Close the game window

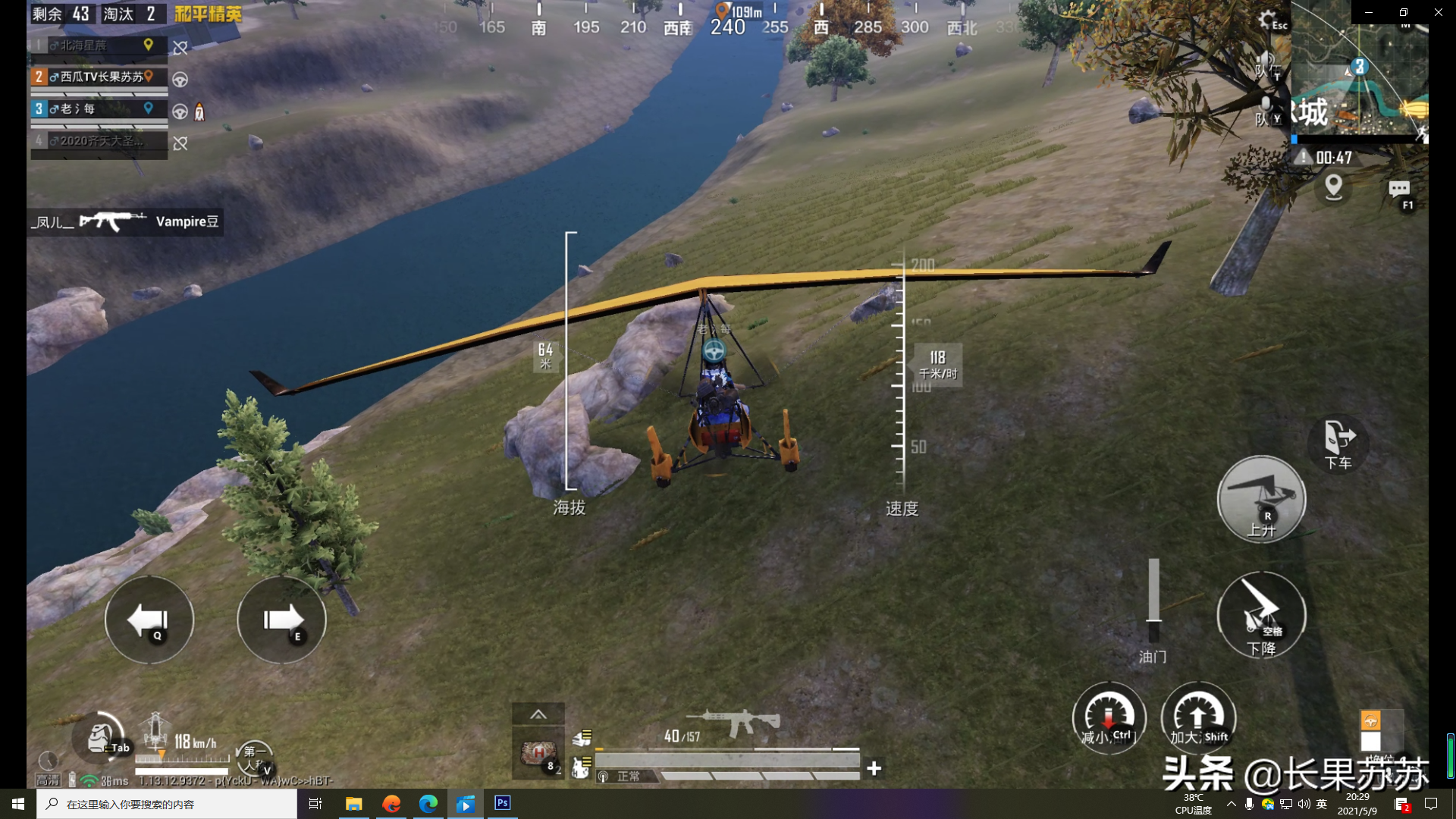1438,12
